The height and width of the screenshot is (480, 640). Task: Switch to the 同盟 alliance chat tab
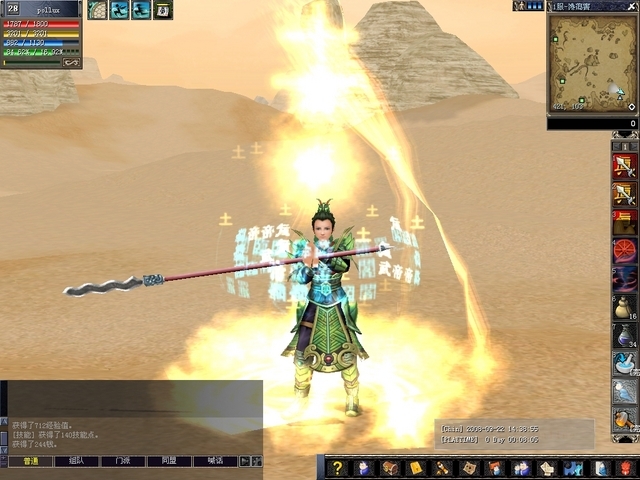coord(168,461)
